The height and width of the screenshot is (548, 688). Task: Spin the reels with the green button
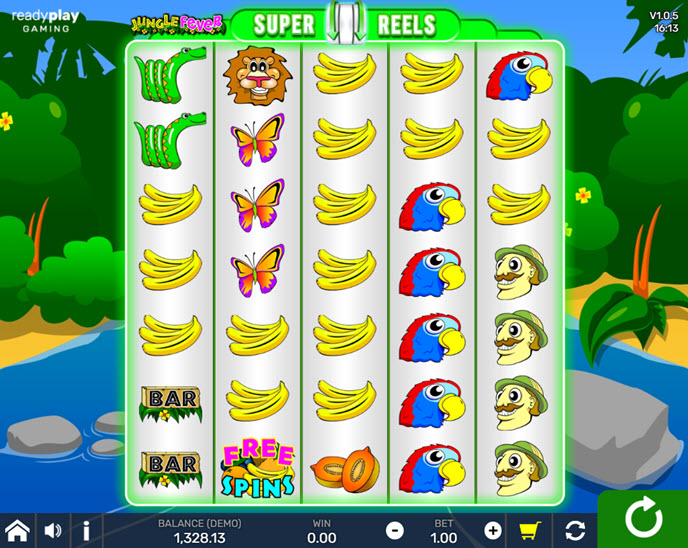[x=642, y=519]
